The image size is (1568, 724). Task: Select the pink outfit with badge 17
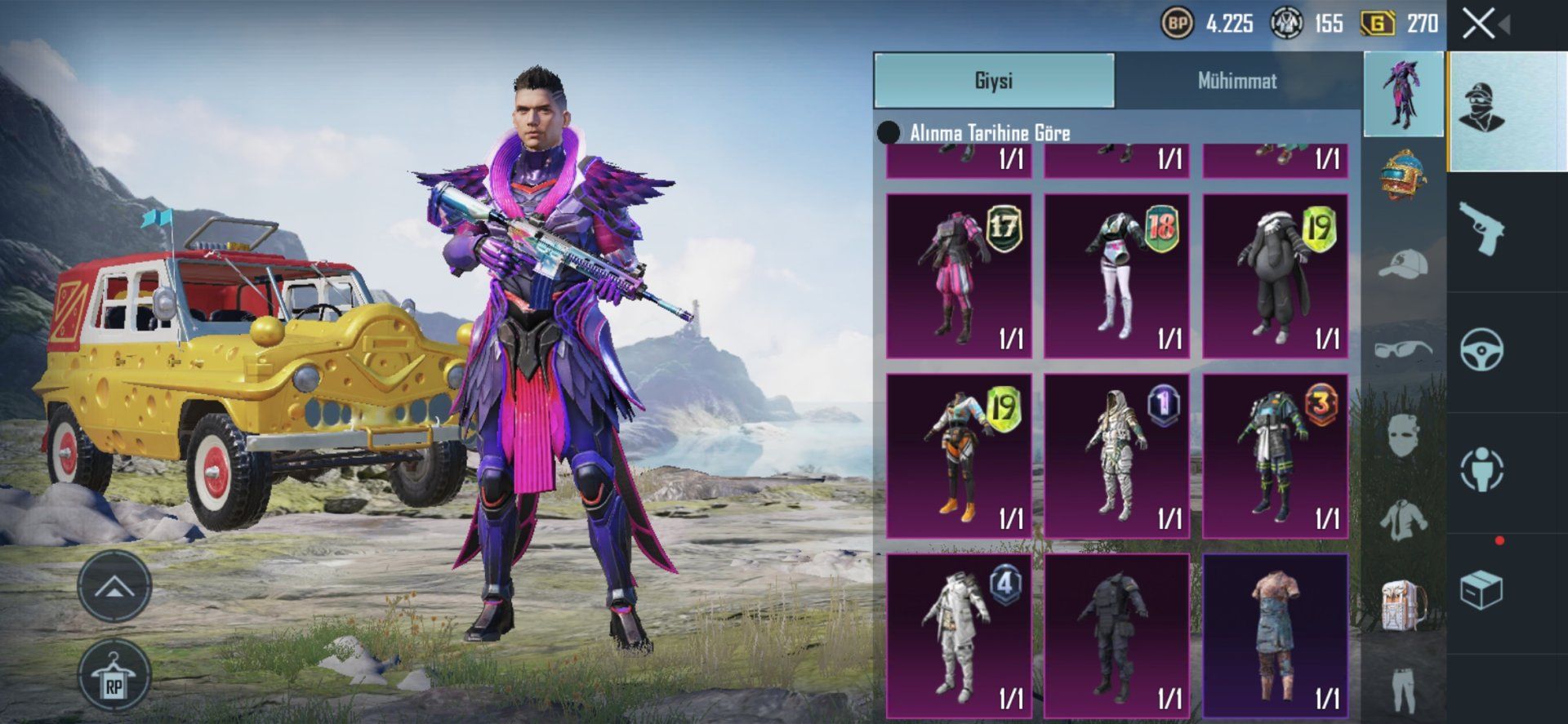click(959, 276)
